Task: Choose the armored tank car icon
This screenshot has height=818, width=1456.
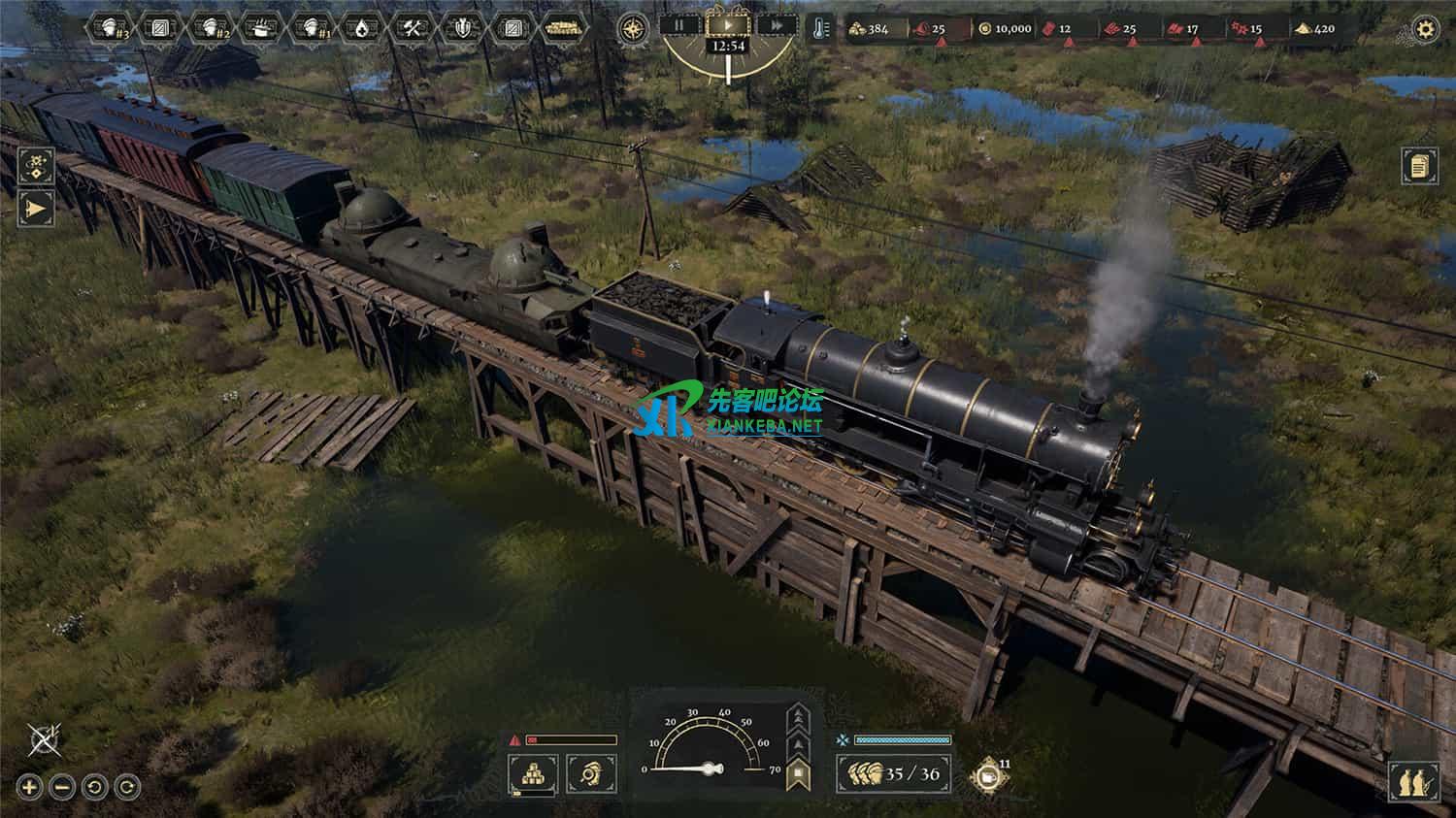Action: click(x=563, y=28)
